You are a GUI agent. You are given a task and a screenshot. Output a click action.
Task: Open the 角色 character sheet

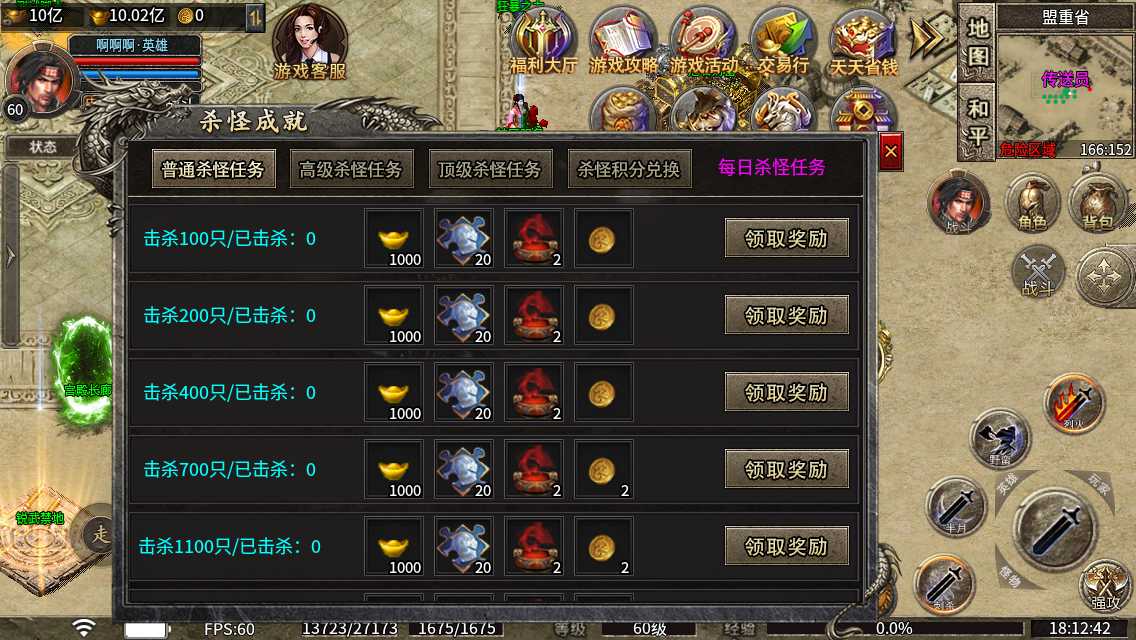[x=1032, y=204]
